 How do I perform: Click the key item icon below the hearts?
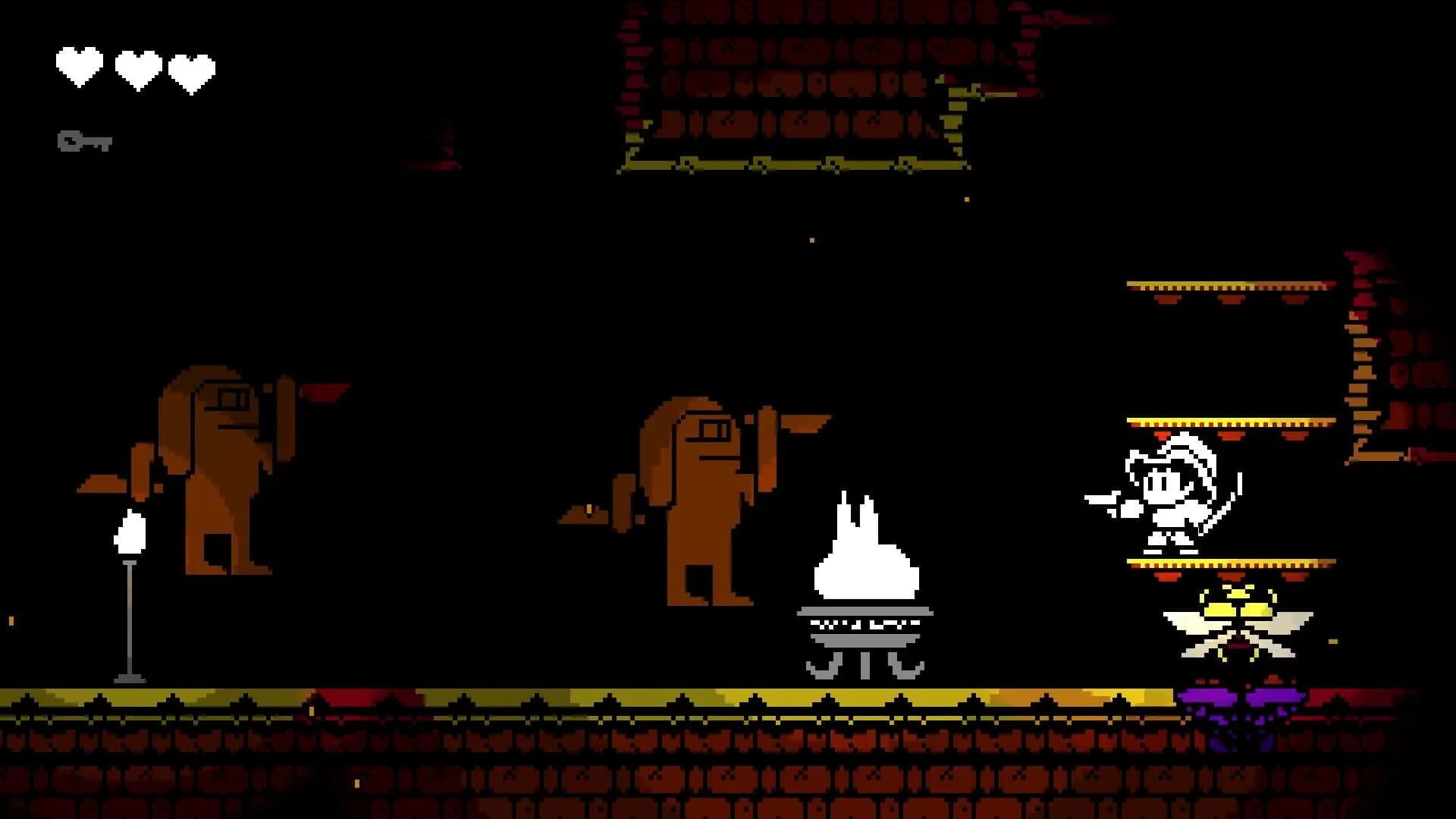[83, 140]
